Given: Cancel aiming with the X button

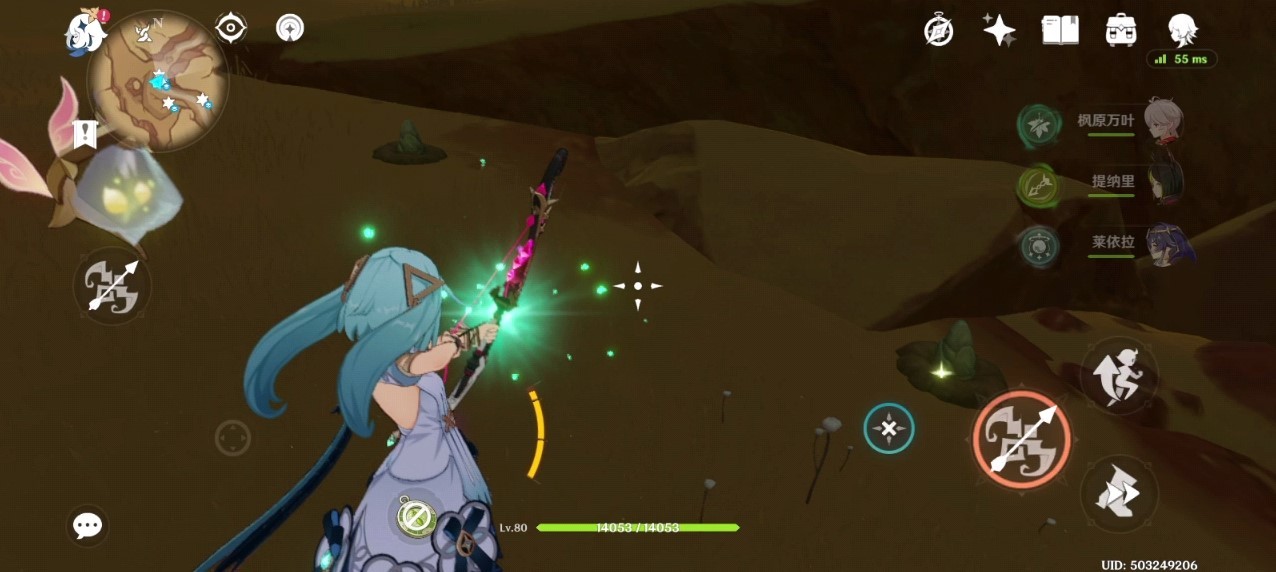Looking at the screenshot, I should [888, 429].
